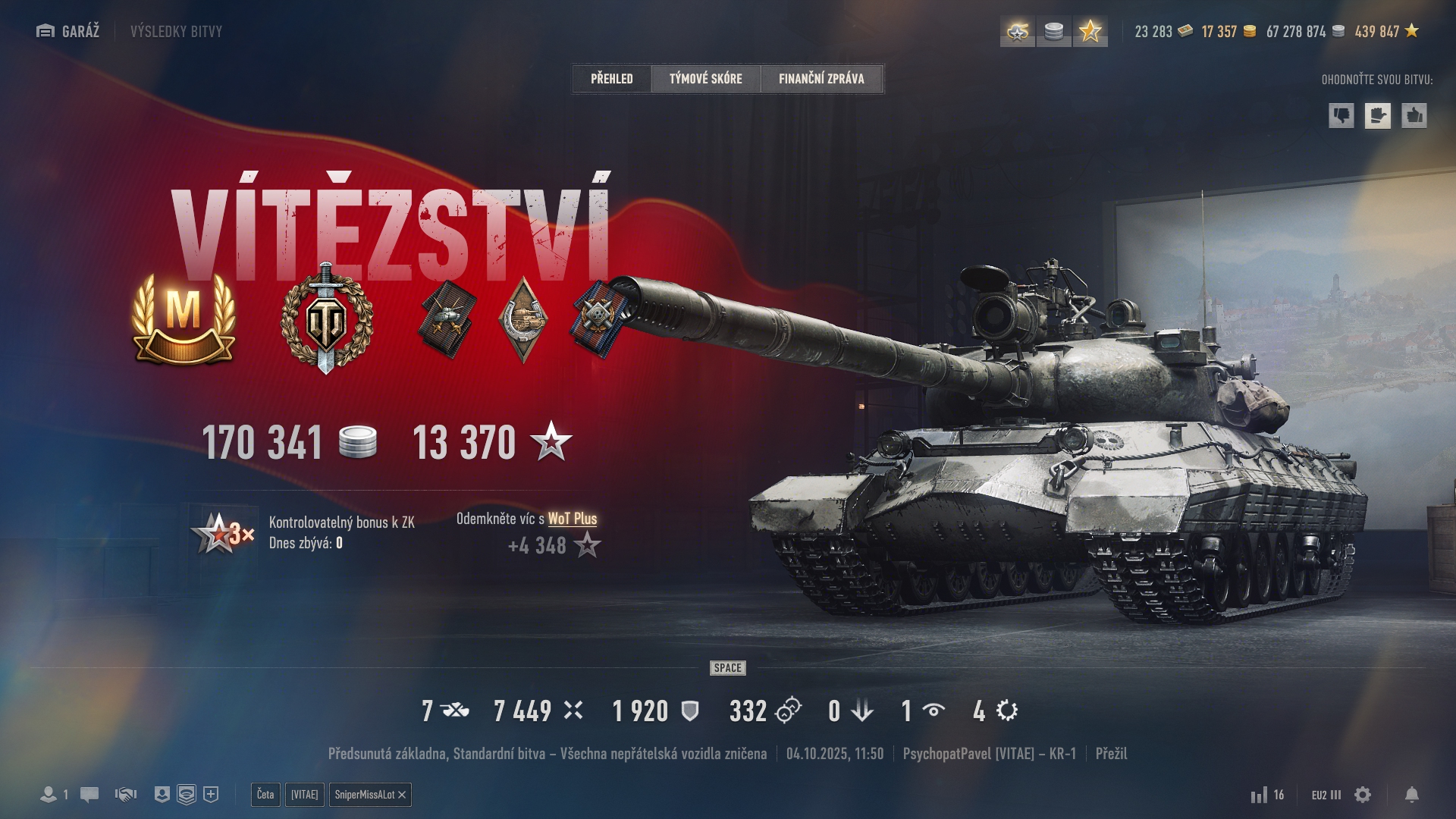Open the WoT Plus link

click(572, 519)
